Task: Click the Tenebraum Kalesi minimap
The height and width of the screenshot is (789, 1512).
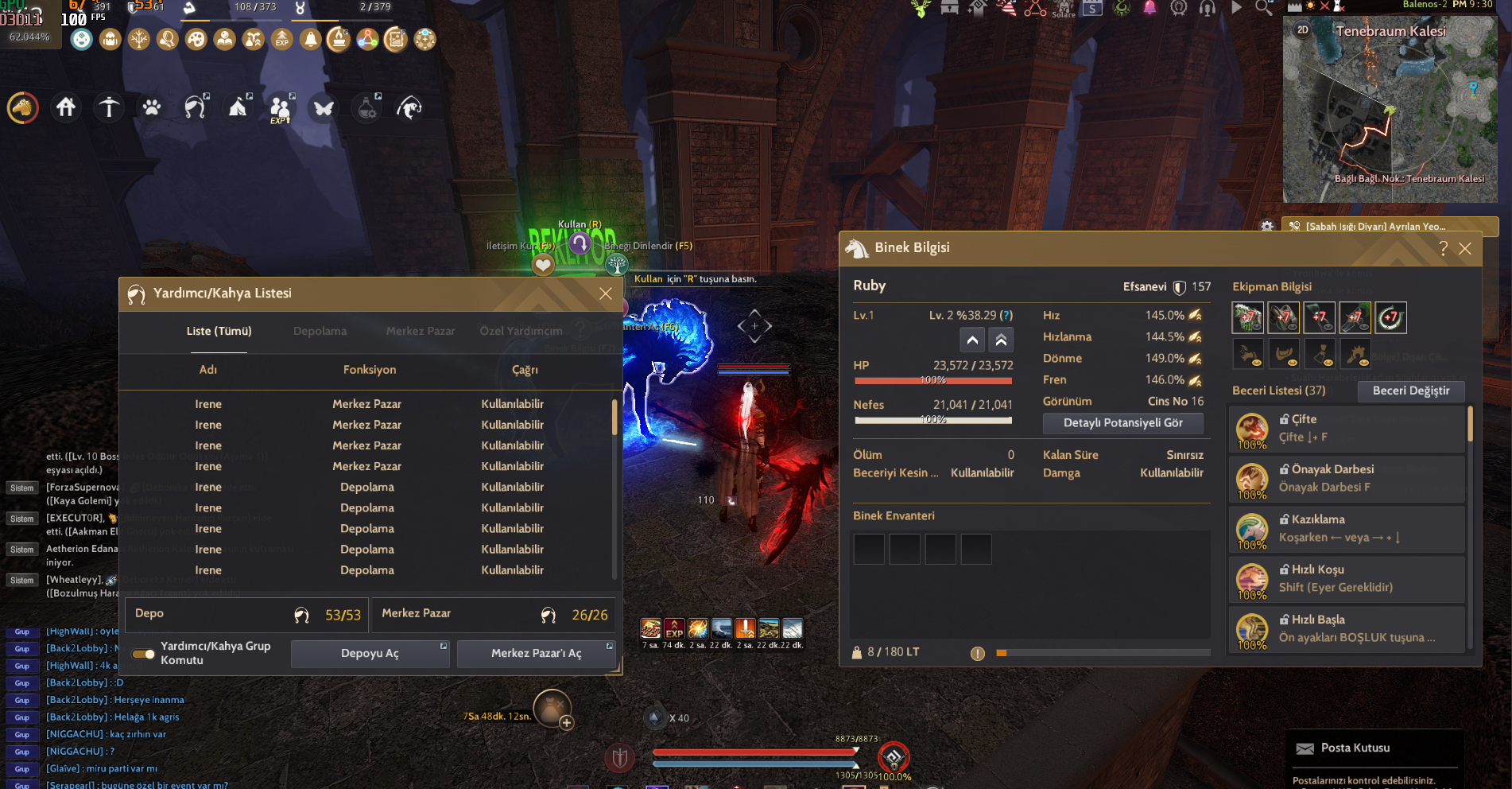Action: click(x=1390, y=111)
